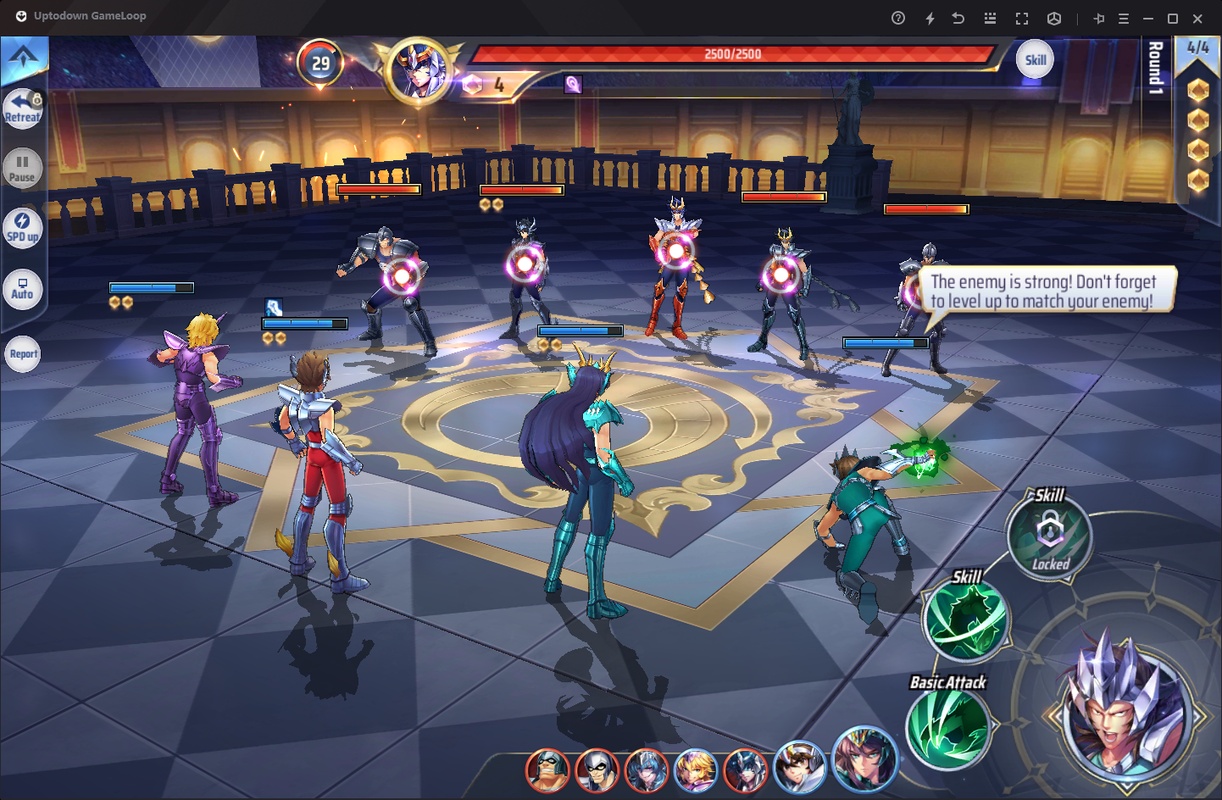Toggle the SPD up speed button
The height and width of the screenshot is (800, 1222).
22,227
